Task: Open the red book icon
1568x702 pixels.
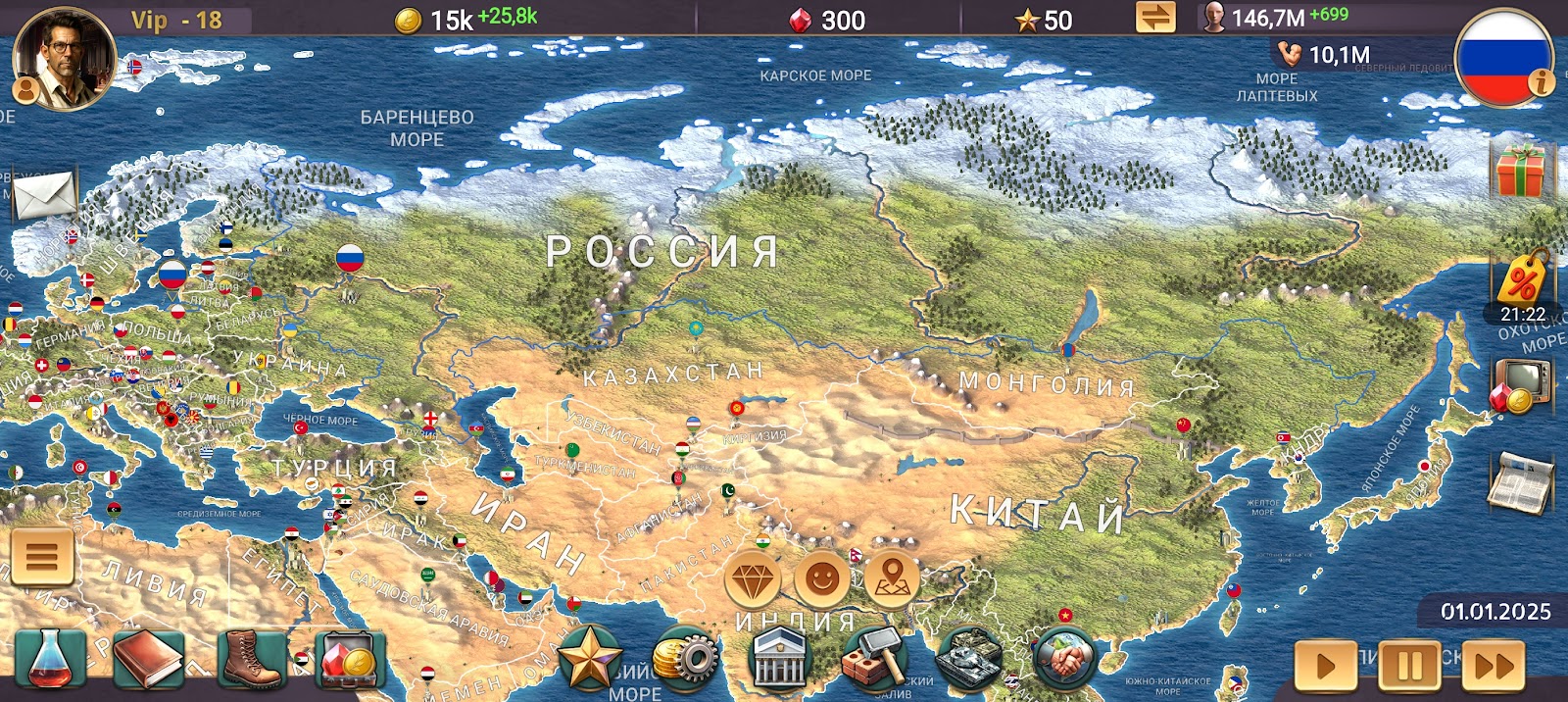Action: click(148, 659)
